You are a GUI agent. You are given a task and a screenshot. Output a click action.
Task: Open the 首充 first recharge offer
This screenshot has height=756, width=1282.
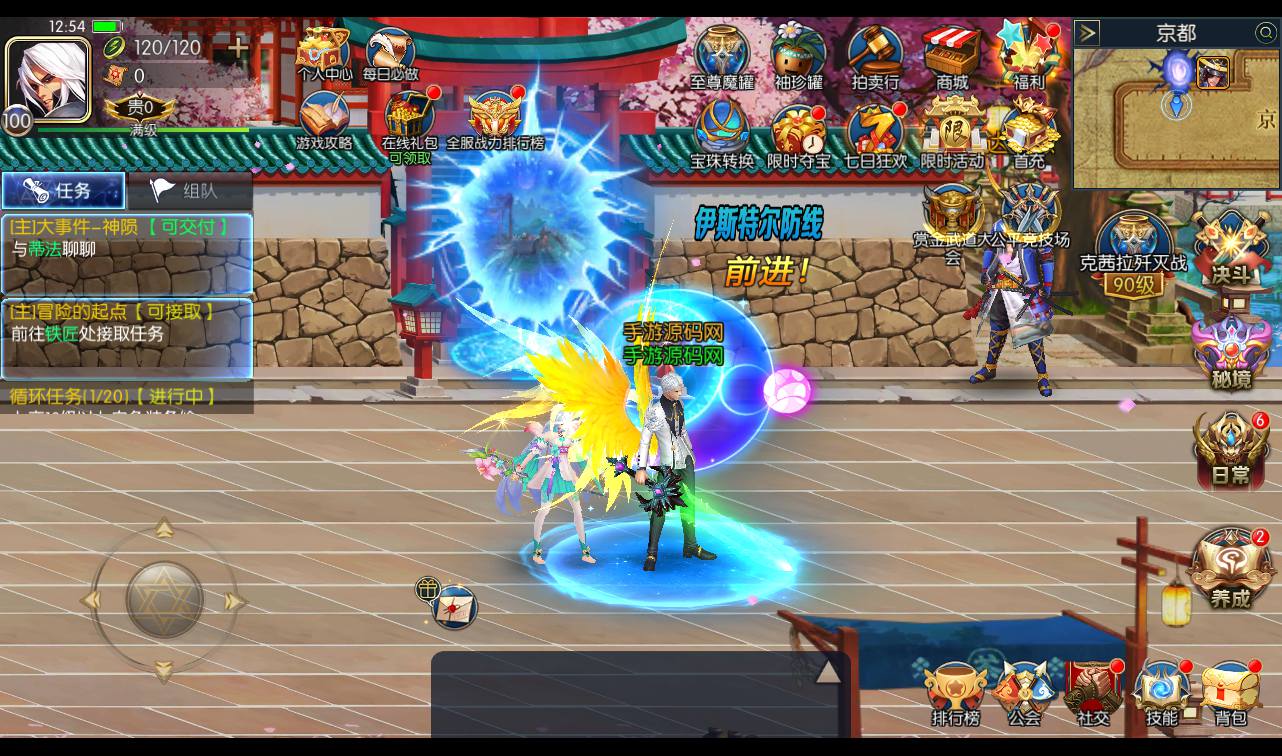1029,135
